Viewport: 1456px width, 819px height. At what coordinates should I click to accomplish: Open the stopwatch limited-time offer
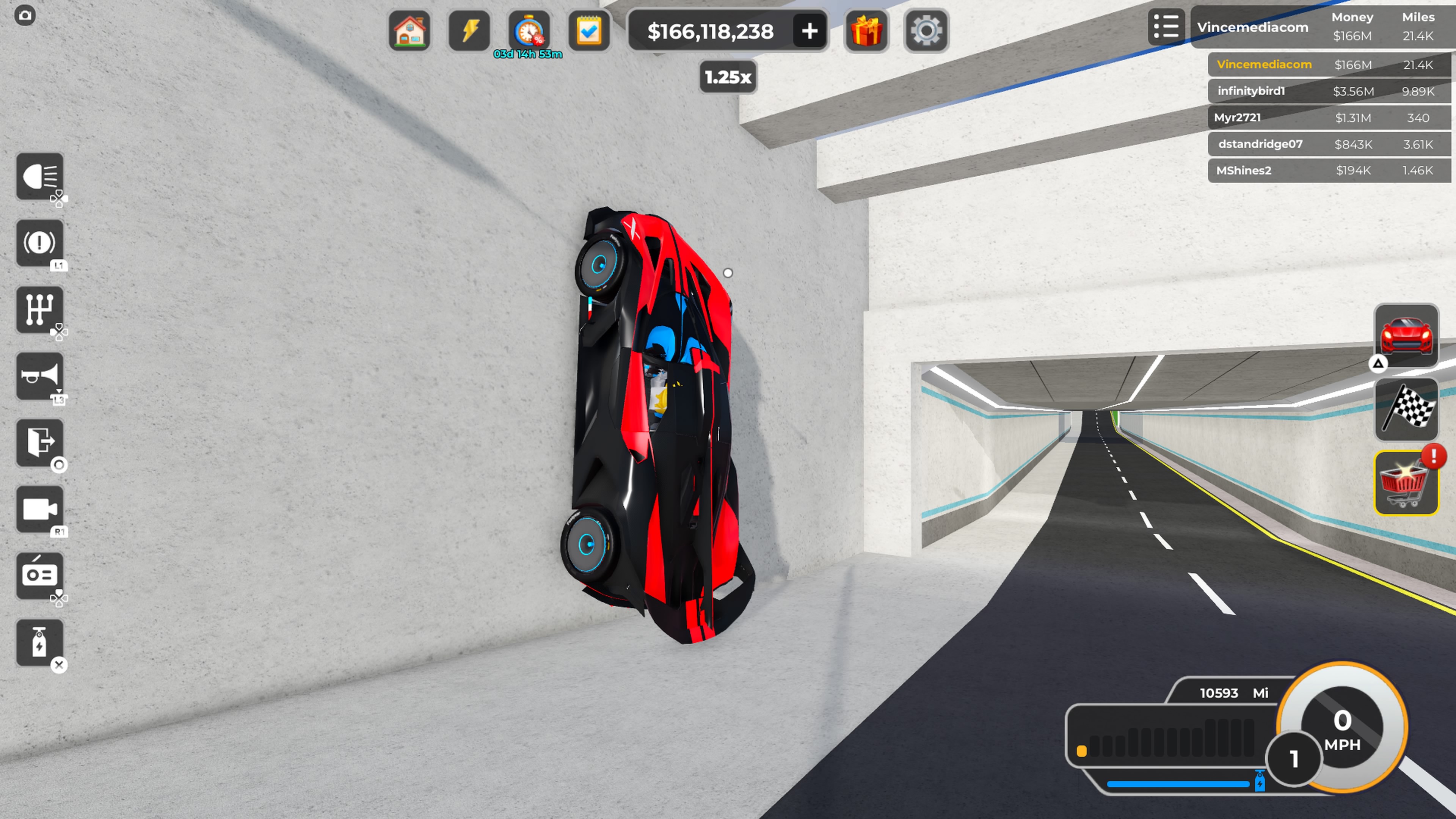coord(529,30)
